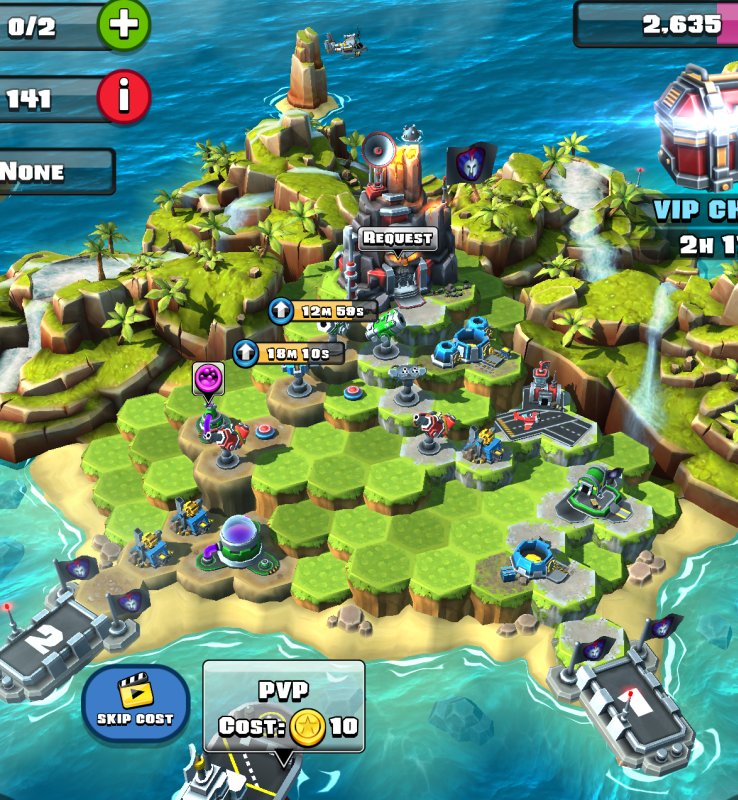Tap the green plus button
Image resolution: width=738 pixels, height=800 pixels.
click(x=124, y=26)
